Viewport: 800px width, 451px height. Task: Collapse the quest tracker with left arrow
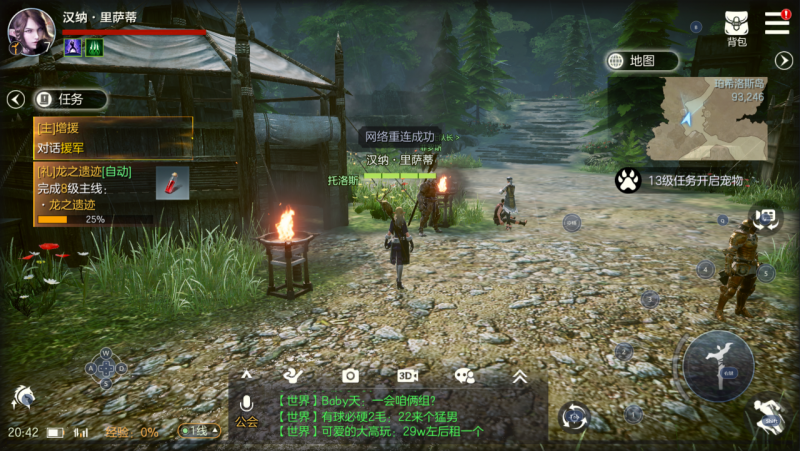tap(15, 99)
